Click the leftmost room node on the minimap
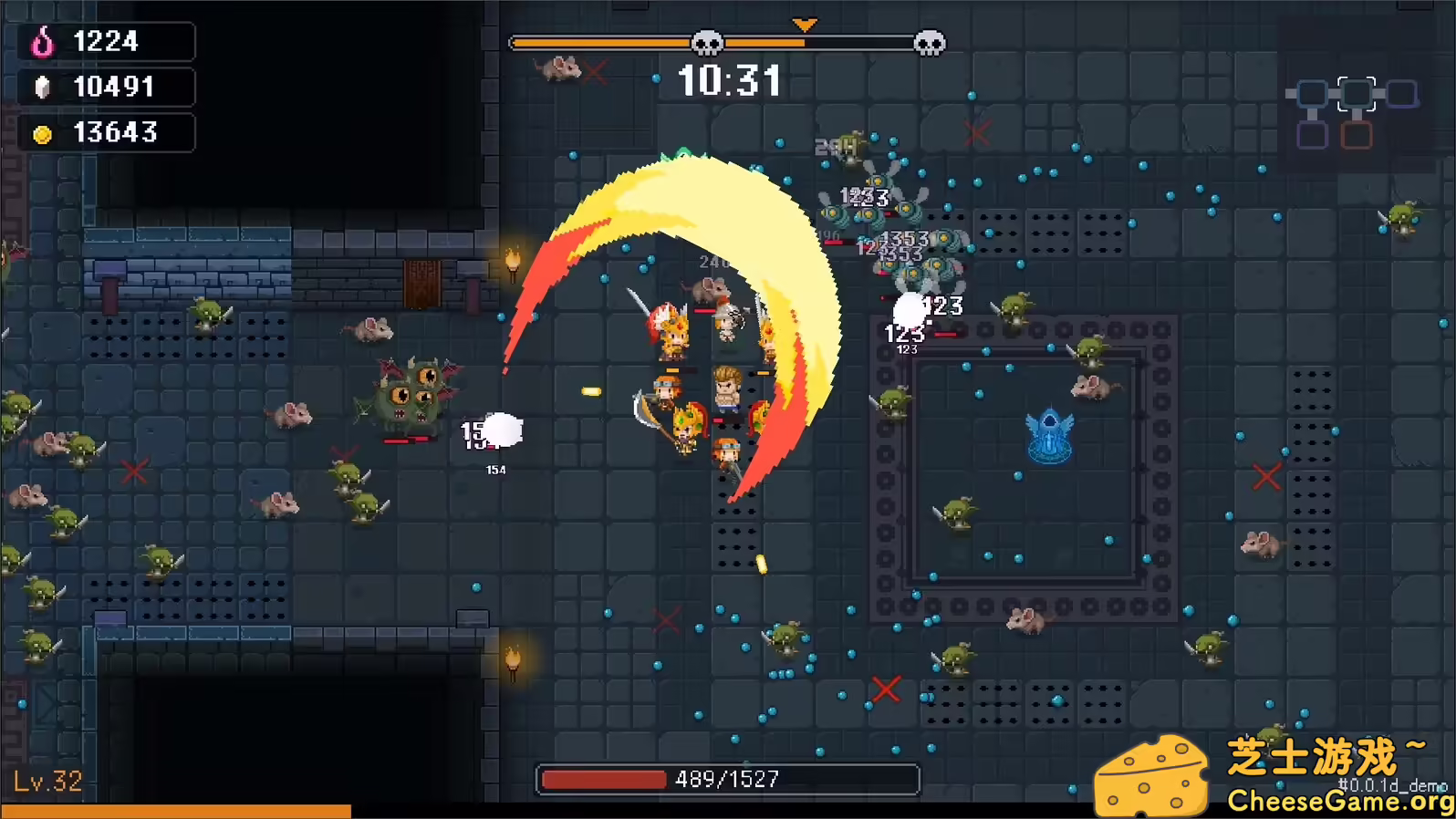This screenshot has width=1456, height=819. click(1312, 94)
